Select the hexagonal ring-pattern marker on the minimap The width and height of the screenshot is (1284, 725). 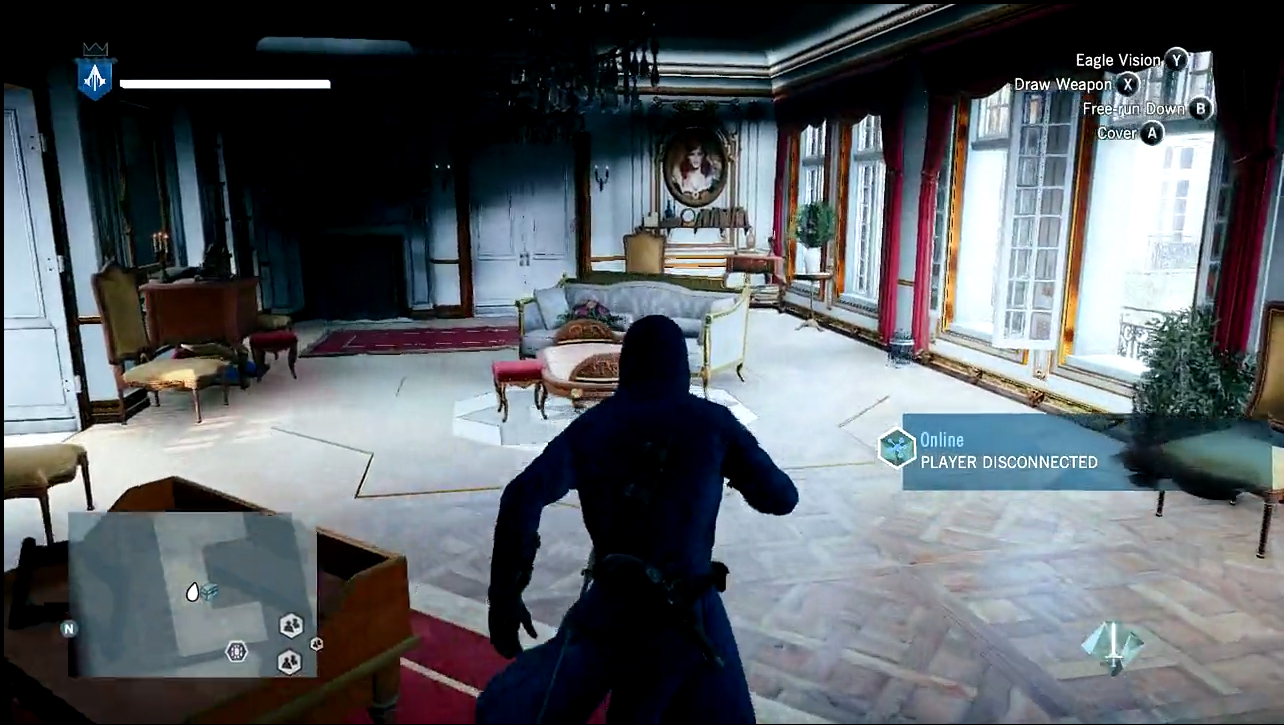pyautogui.click(x=237, y=652)
